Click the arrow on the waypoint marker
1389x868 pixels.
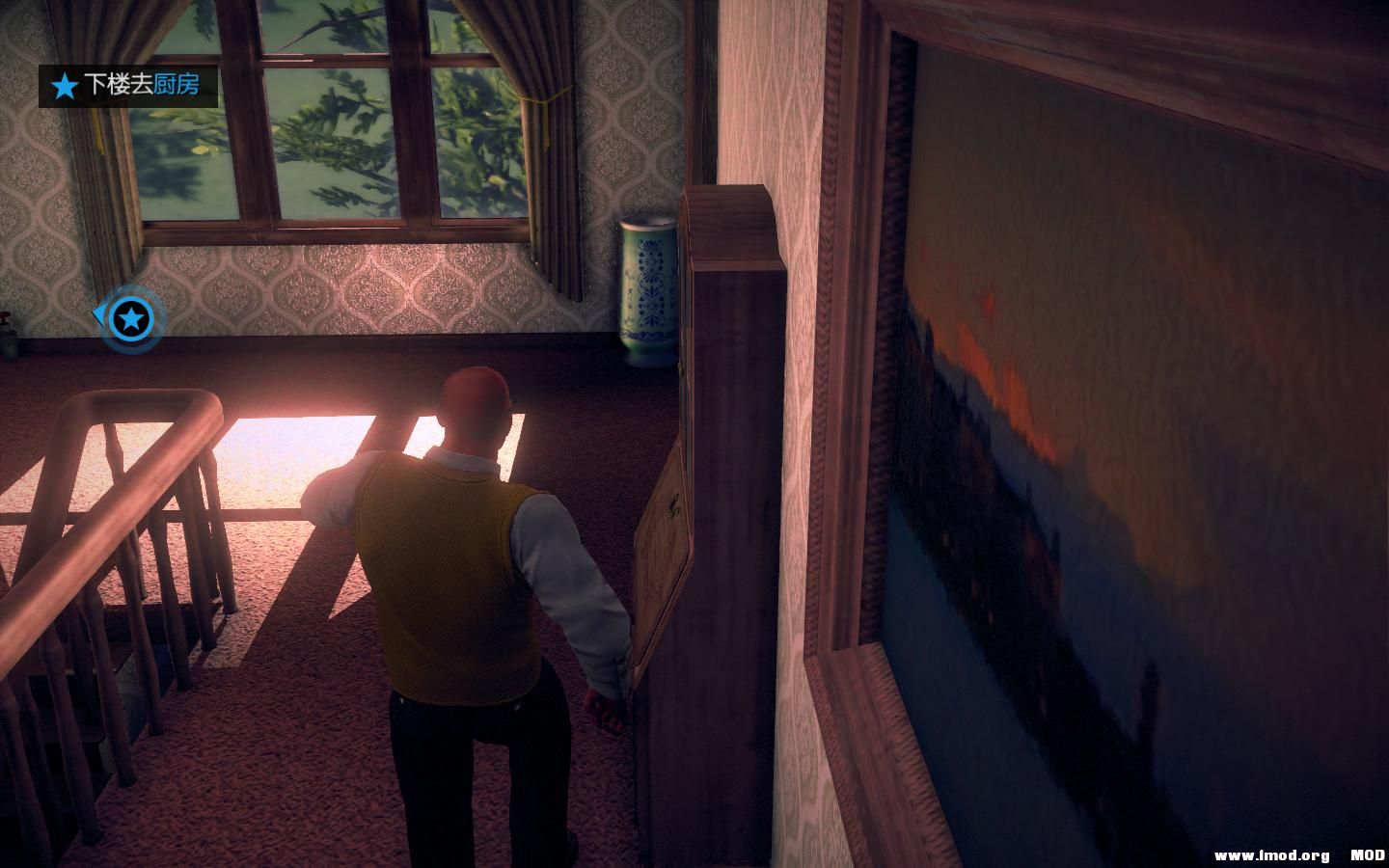(x=100, y=313)
